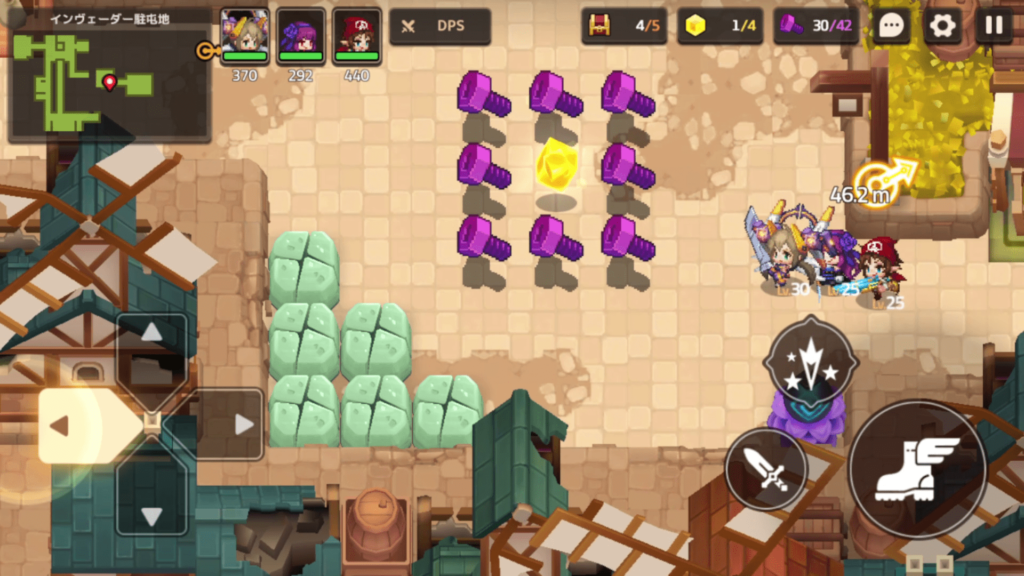The height and width of the screenshot is (576, 1024).
Task: Pause the game
Action: [993, 26]
